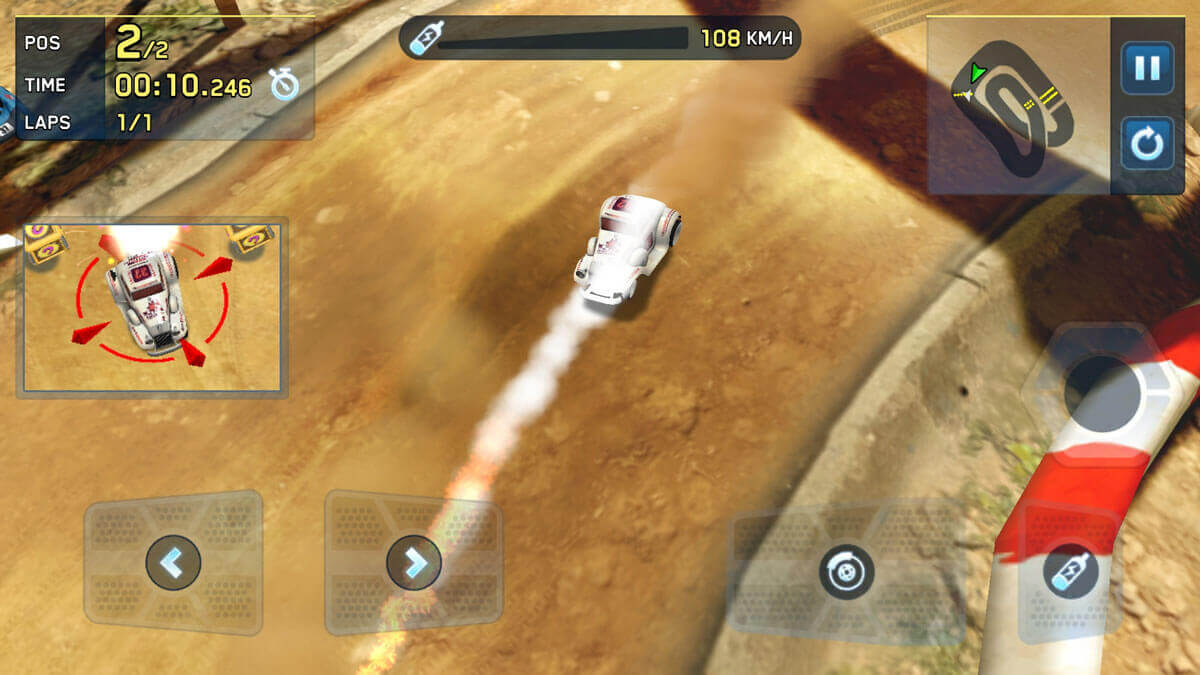This screenshot has width=1200, height=675.
Task: Activate the nitro boost canister button
Action: (1070, 573)
